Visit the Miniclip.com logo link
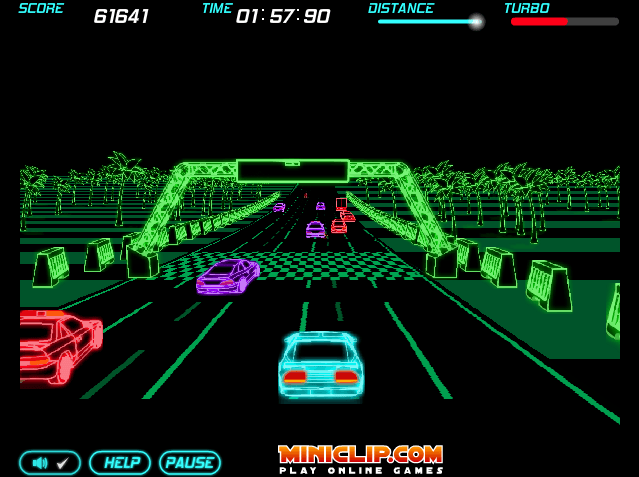This screenshot has height=477, width=639. [360, 458]
